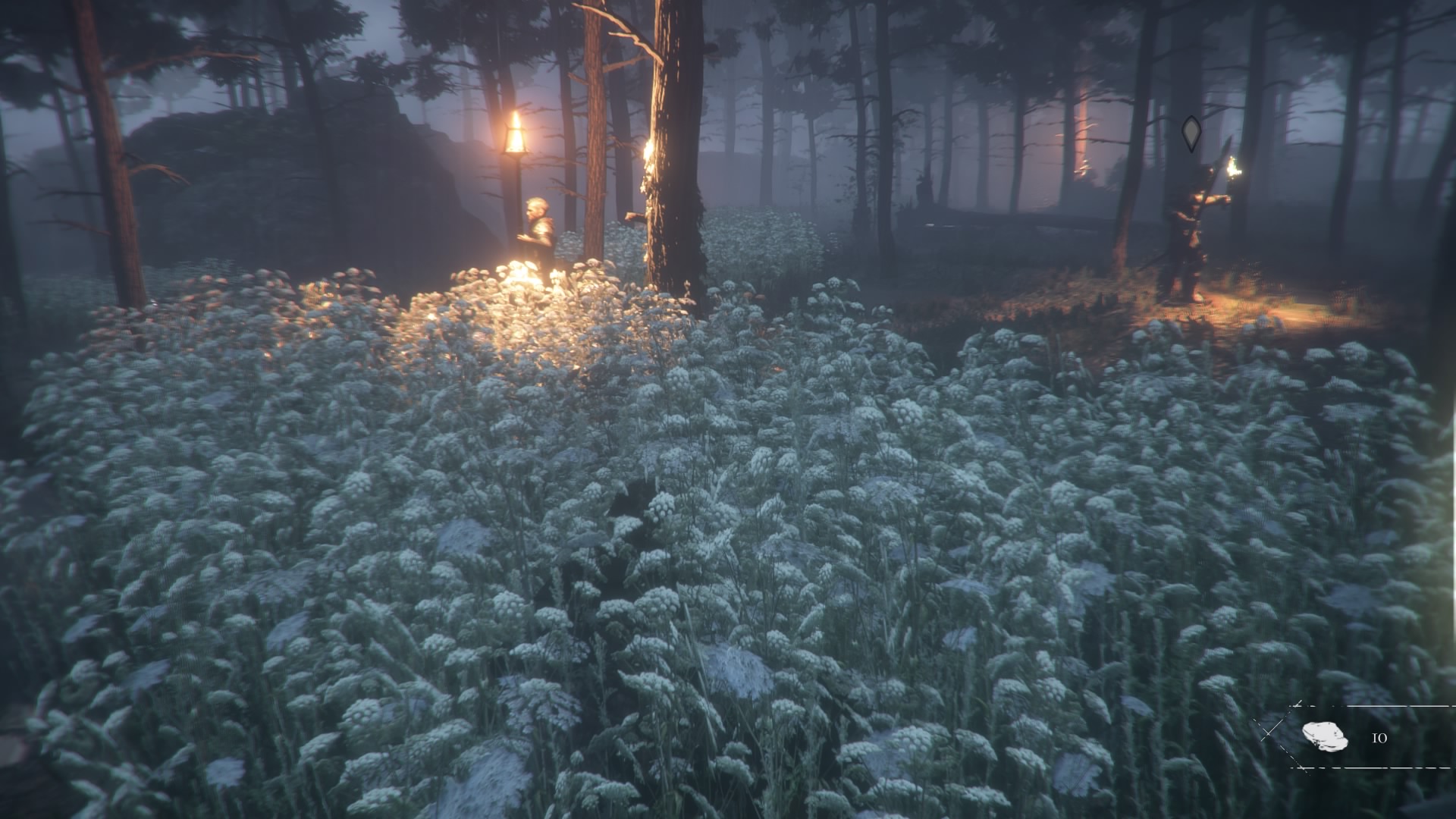The image size is (1456, 819).
Task: Select the rock ammo item icon
Action: tap(1324, 736)
